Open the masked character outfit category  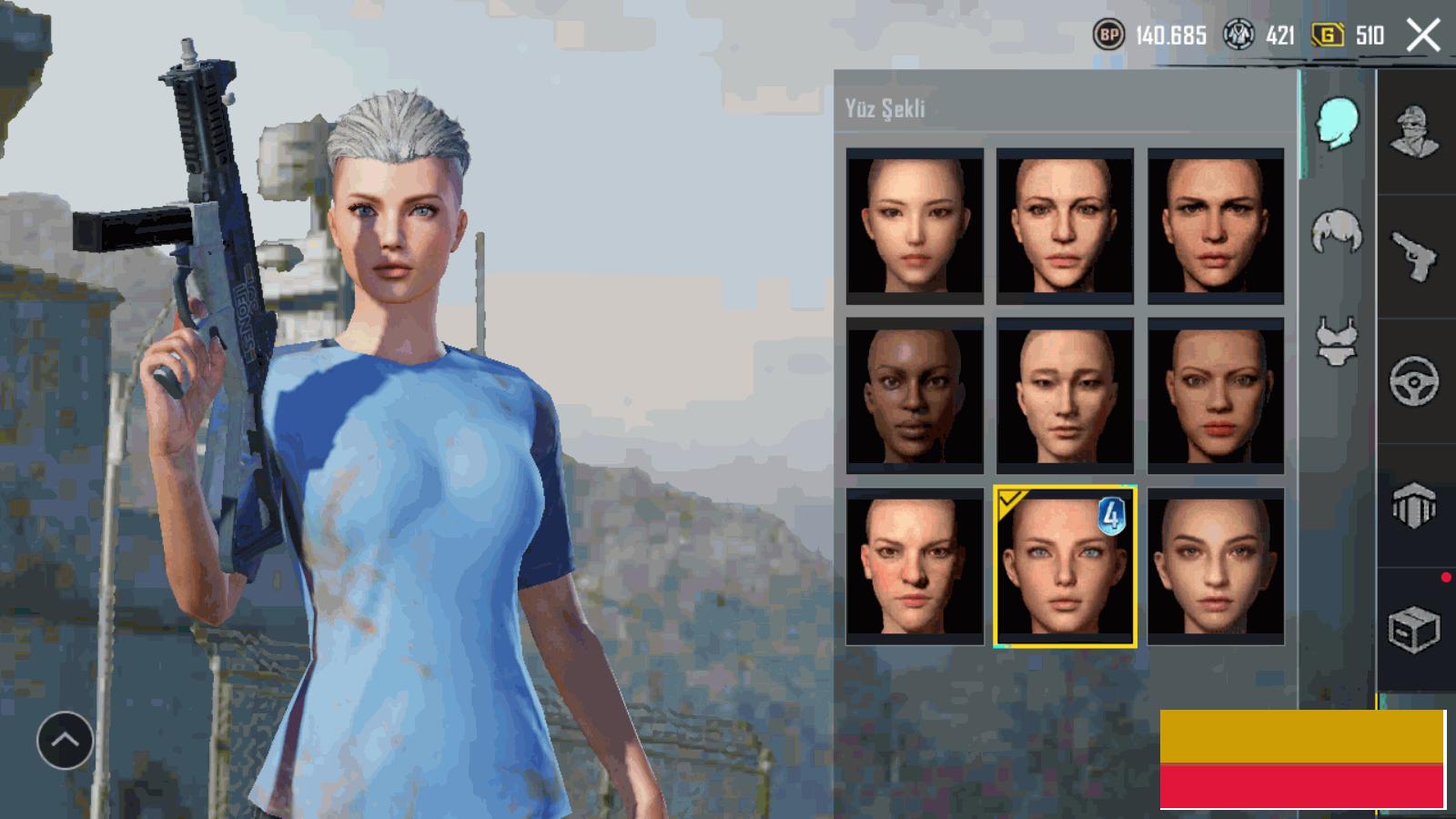pos(1414,132)
